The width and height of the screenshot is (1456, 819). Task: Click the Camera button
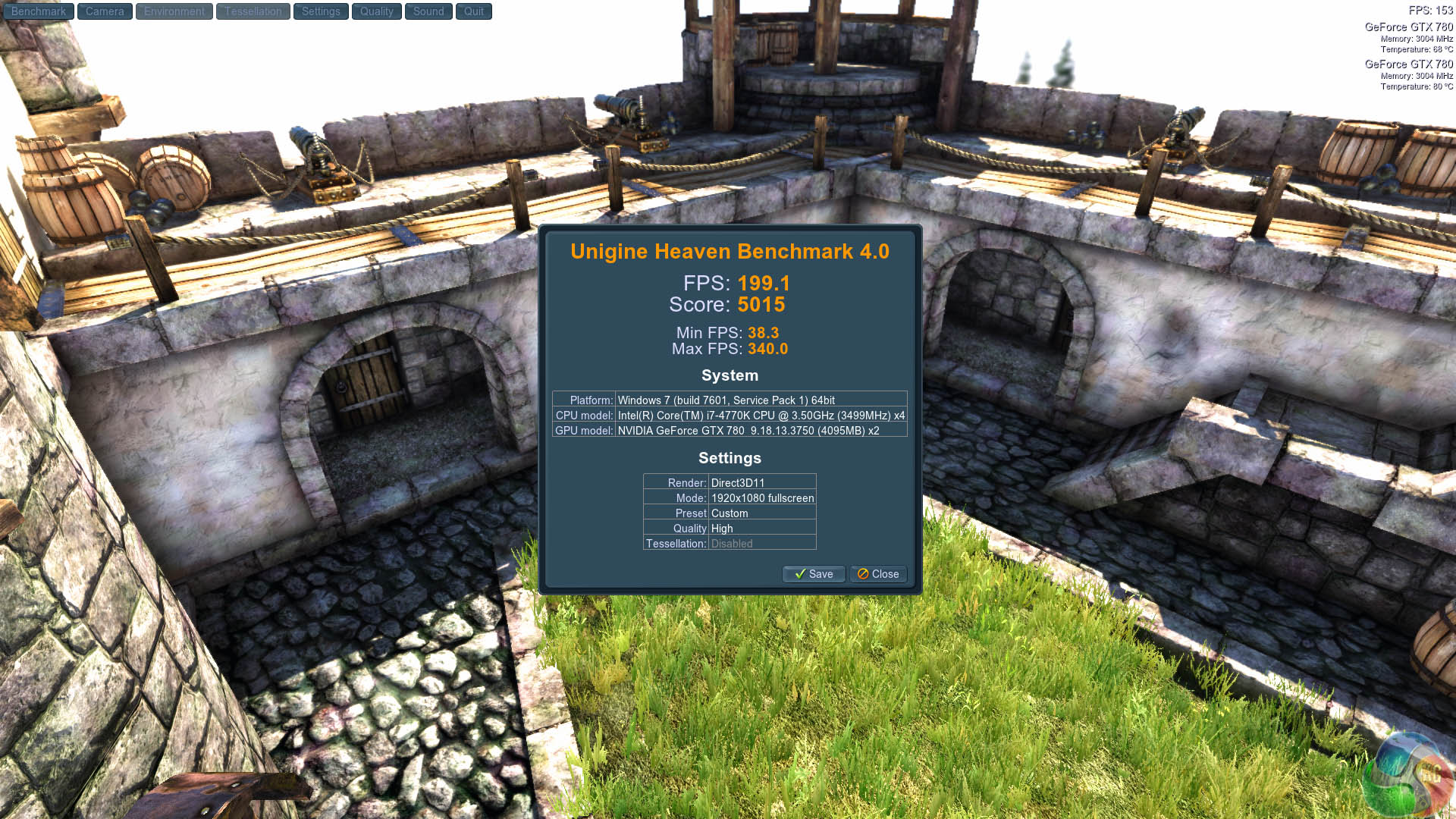[x=105, y=11]
